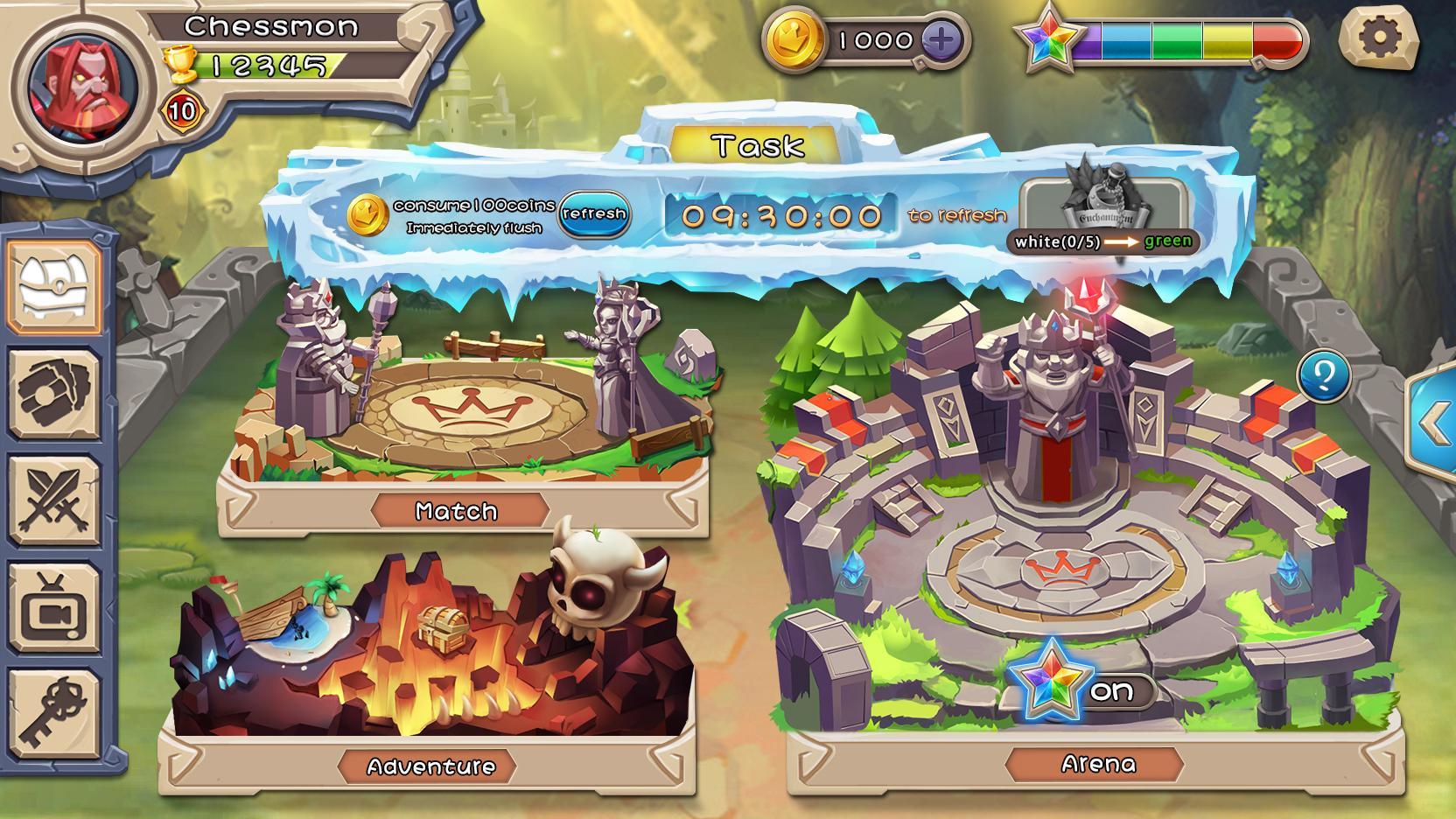1456x819 pixels.
Task: Tap the rainbow star rank toggle
Action: [x=1047, y=39]
